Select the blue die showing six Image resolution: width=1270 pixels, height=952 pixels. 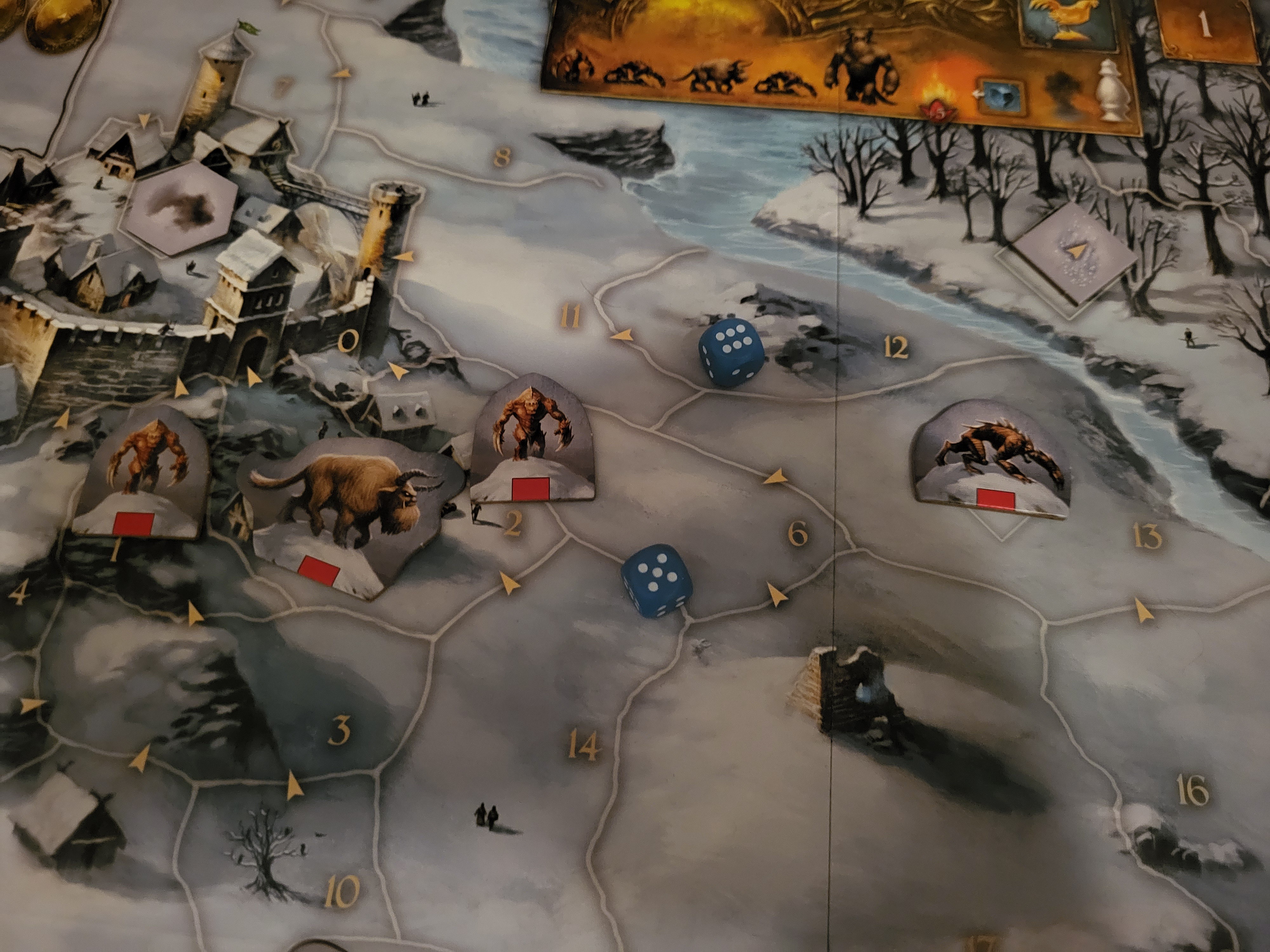pyautogui.click(x=731, y=352)
